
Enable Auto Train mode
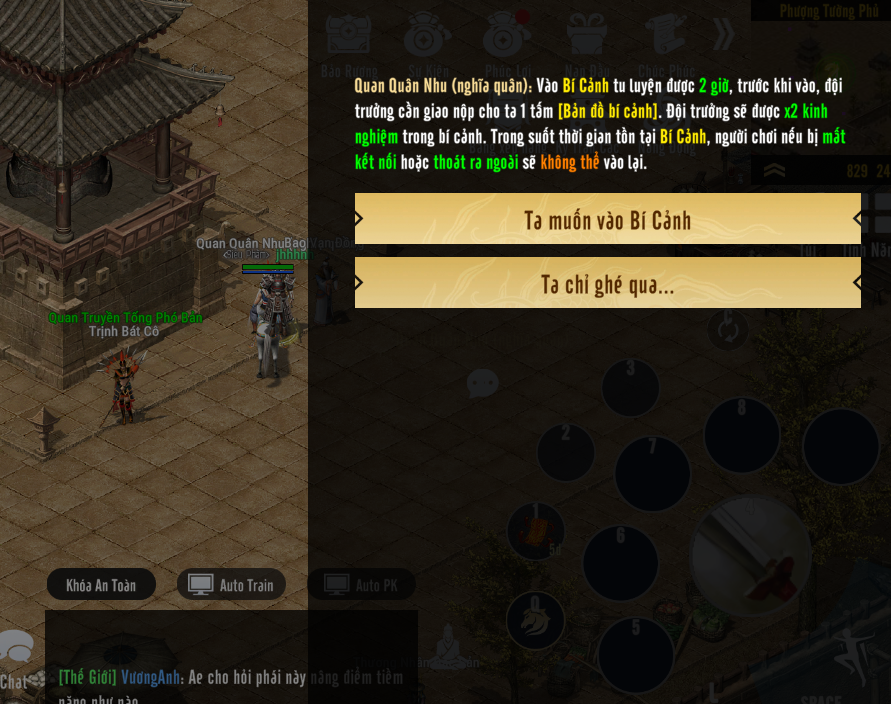coord(232,585)
